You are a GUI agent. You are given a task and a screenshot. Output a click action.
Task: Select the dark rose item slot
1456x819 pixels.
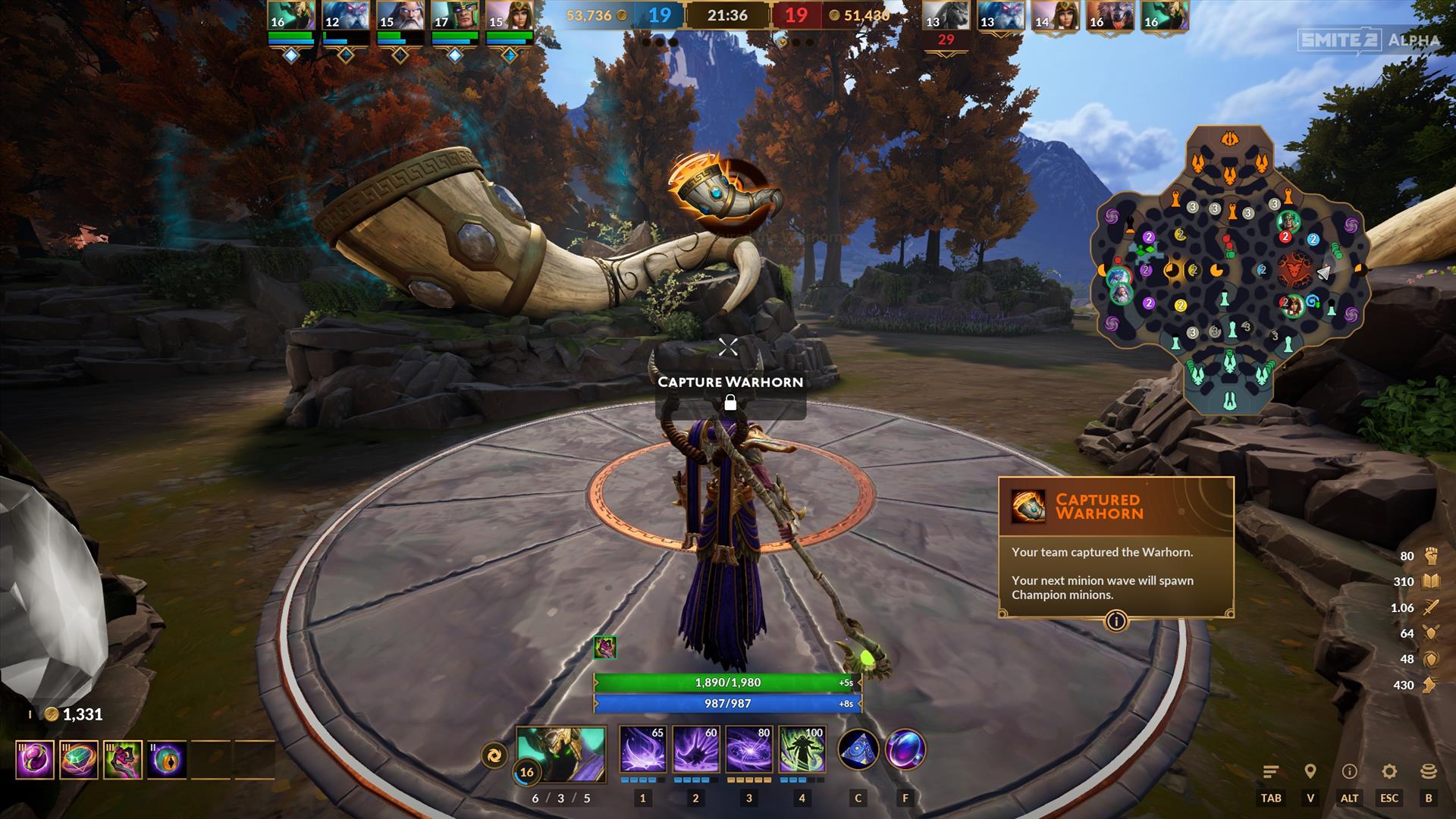(123, 760)
